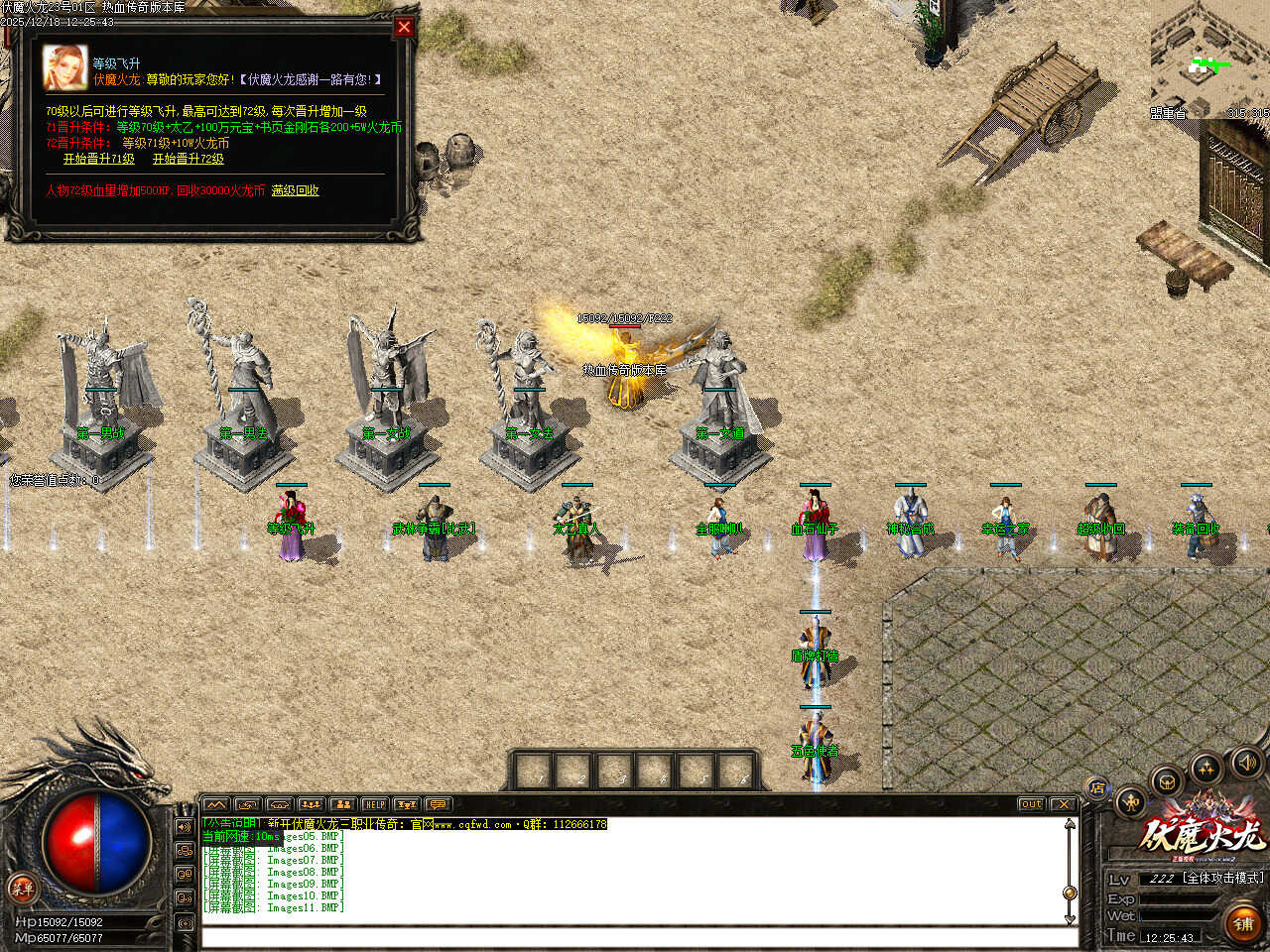This screenshot has width=1270, height=952.
Task: Close the chat panel with the X button
Action: pos(1063,804)
